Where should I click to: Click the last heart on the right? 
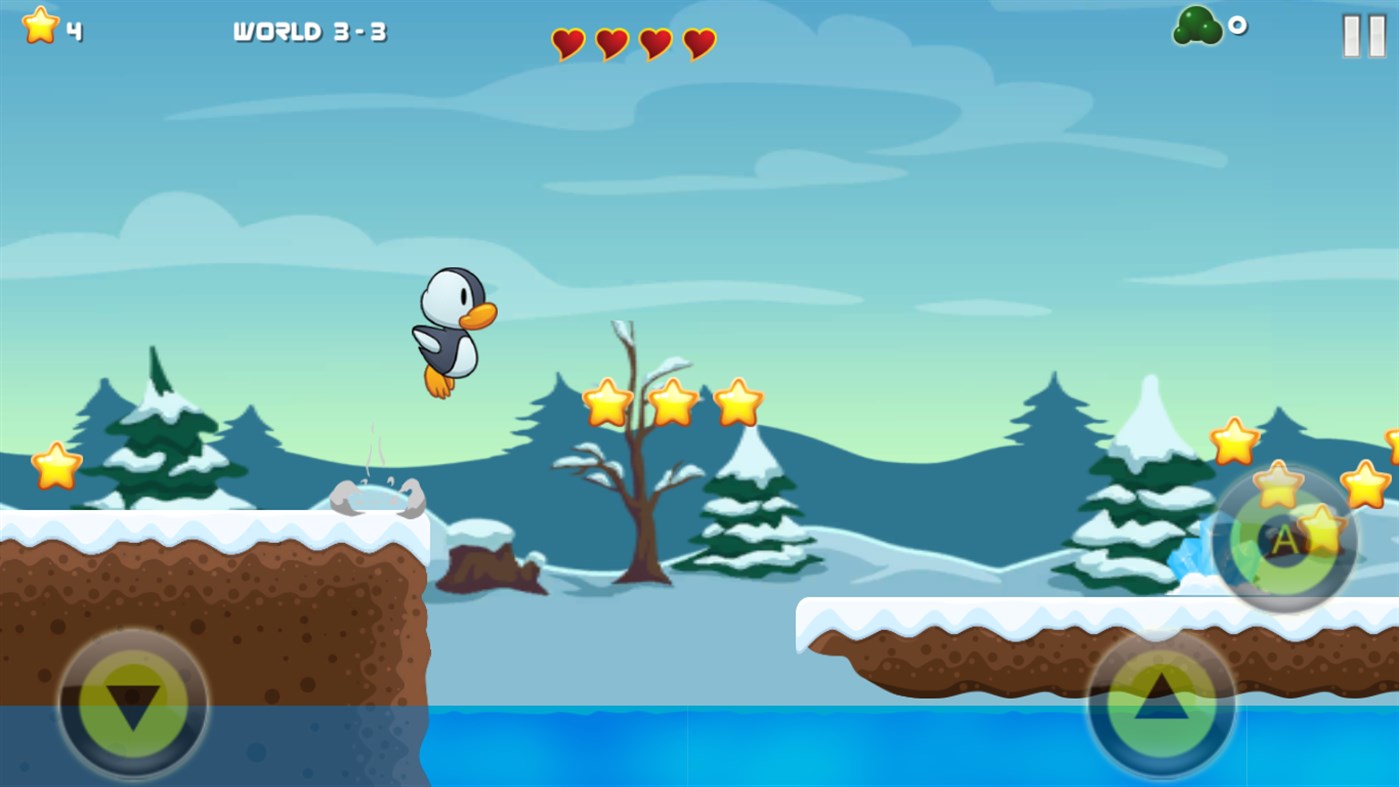[x=698, y=43]
